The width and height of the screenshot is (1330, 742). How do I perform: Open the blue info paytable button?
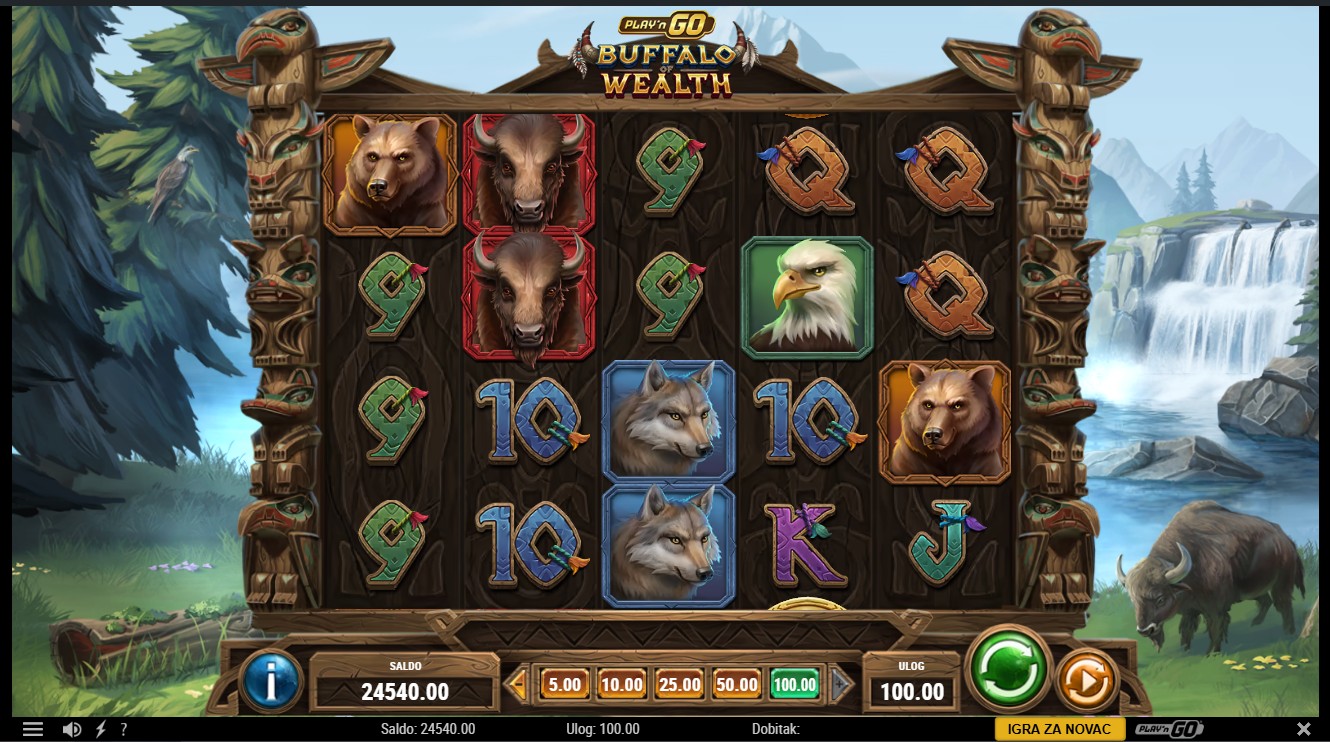(x=270, y=682)
